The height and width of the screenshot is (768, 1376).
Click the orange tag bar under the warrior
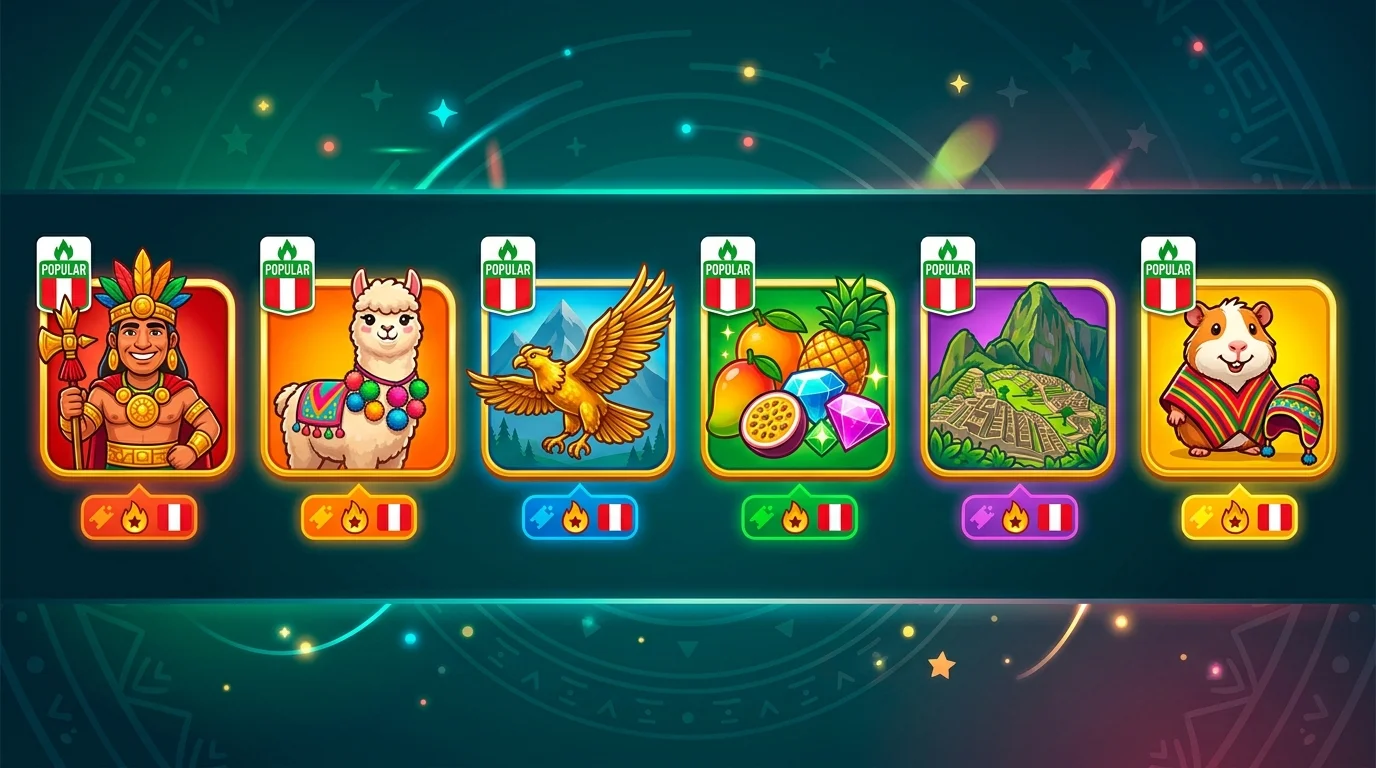pyautogui.click(x=139, y=518)
